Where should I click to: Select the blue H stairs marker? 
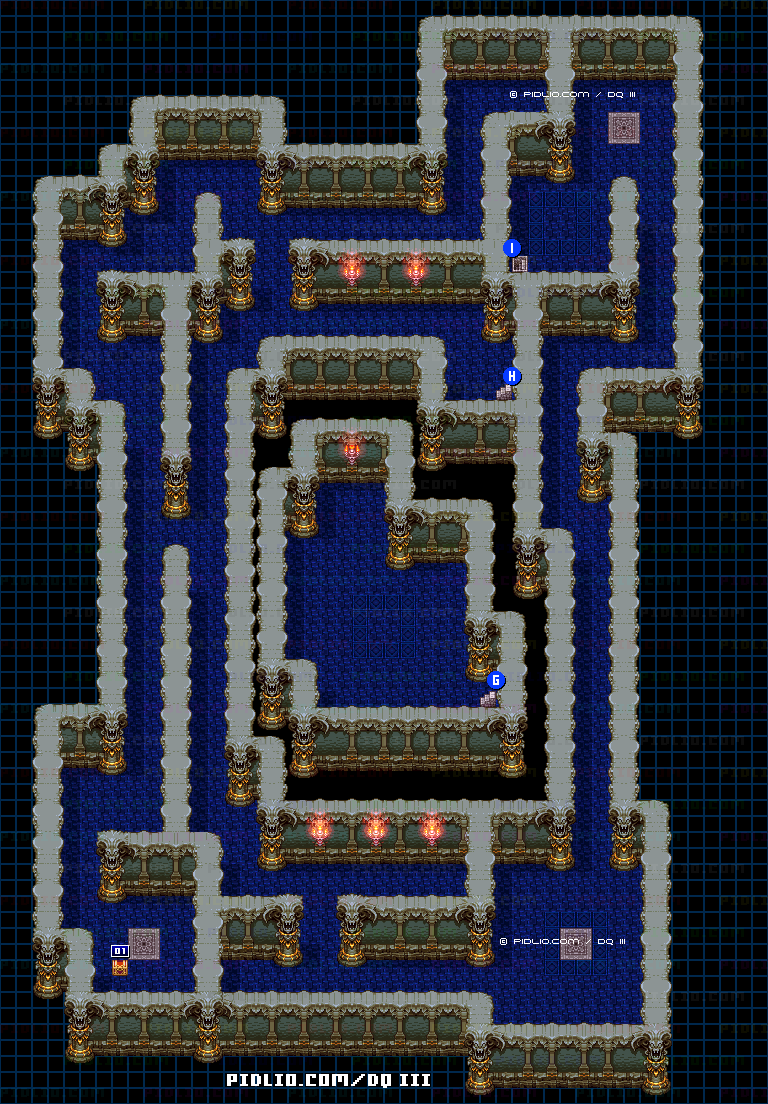(x=512, y=376)
